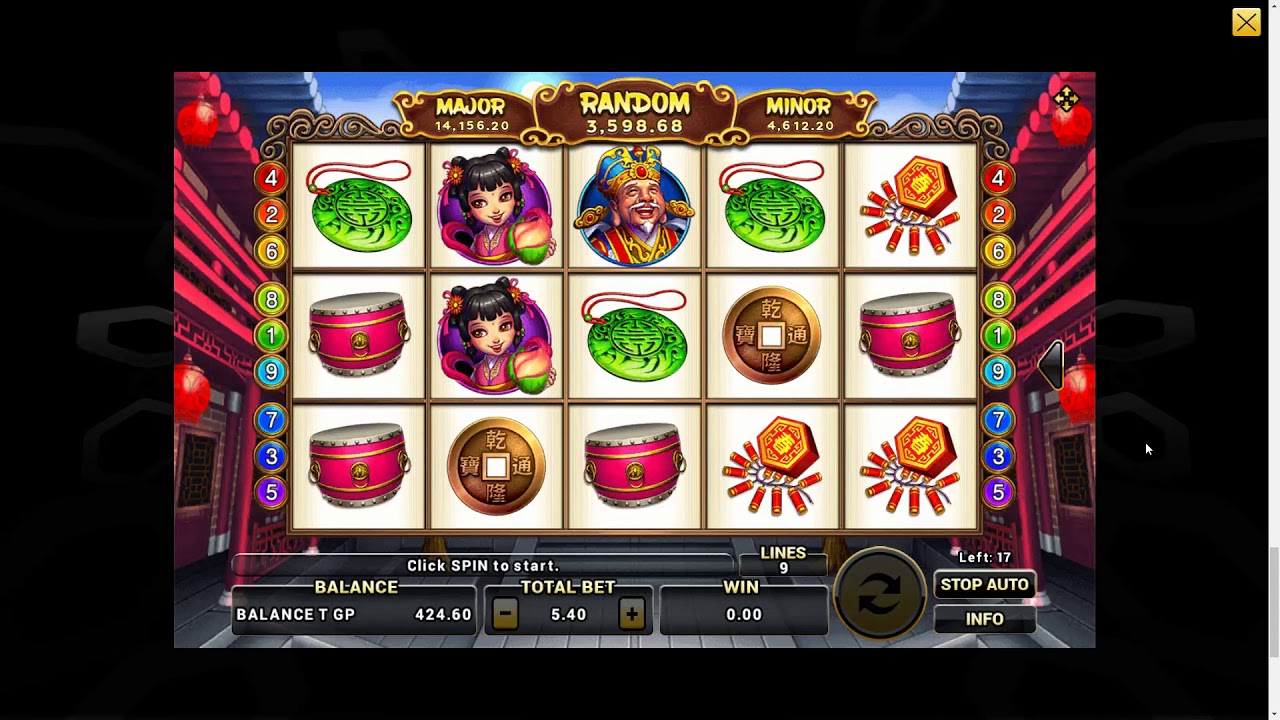1280x720 pixels.
Task: Open the INFO paytable
Action: pos(984,619)
